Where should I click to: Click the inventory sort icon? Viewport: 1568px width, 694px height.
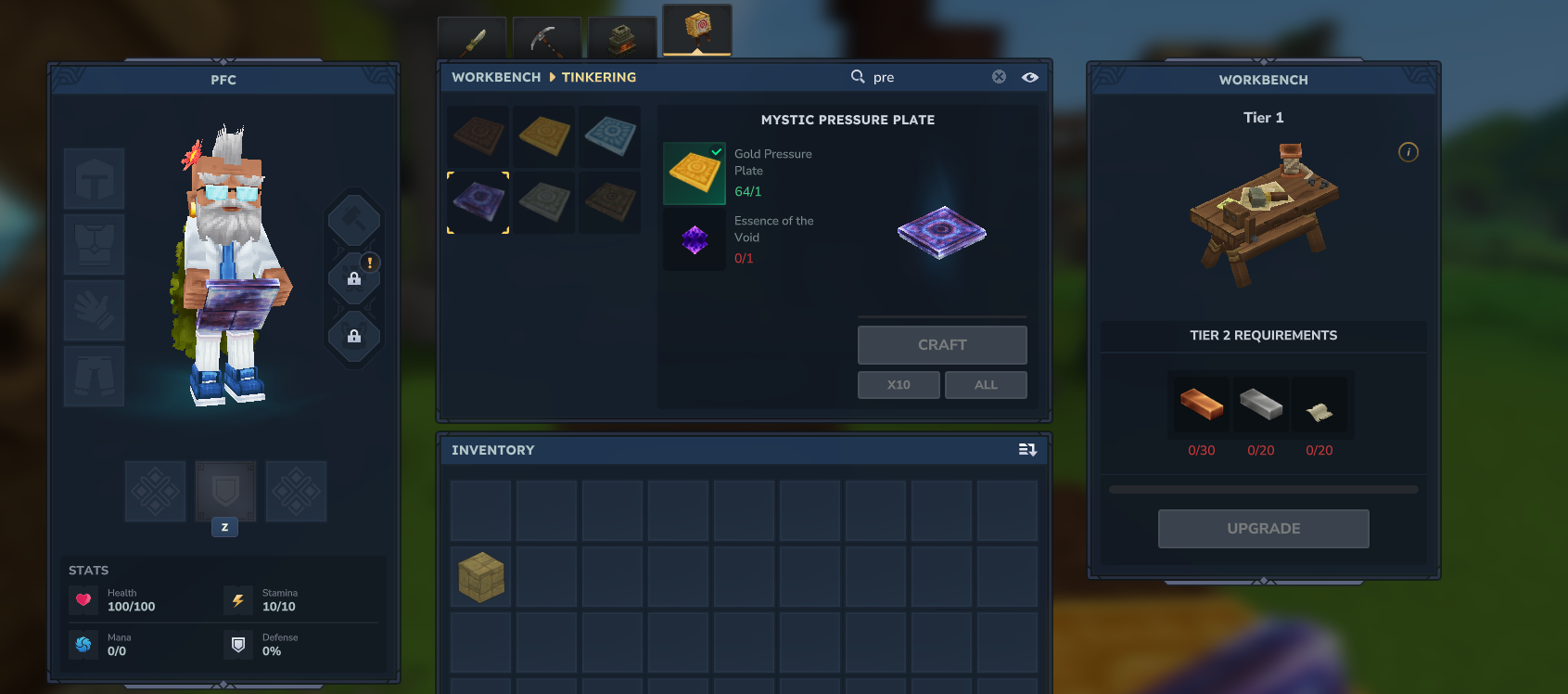point(1027,449)
